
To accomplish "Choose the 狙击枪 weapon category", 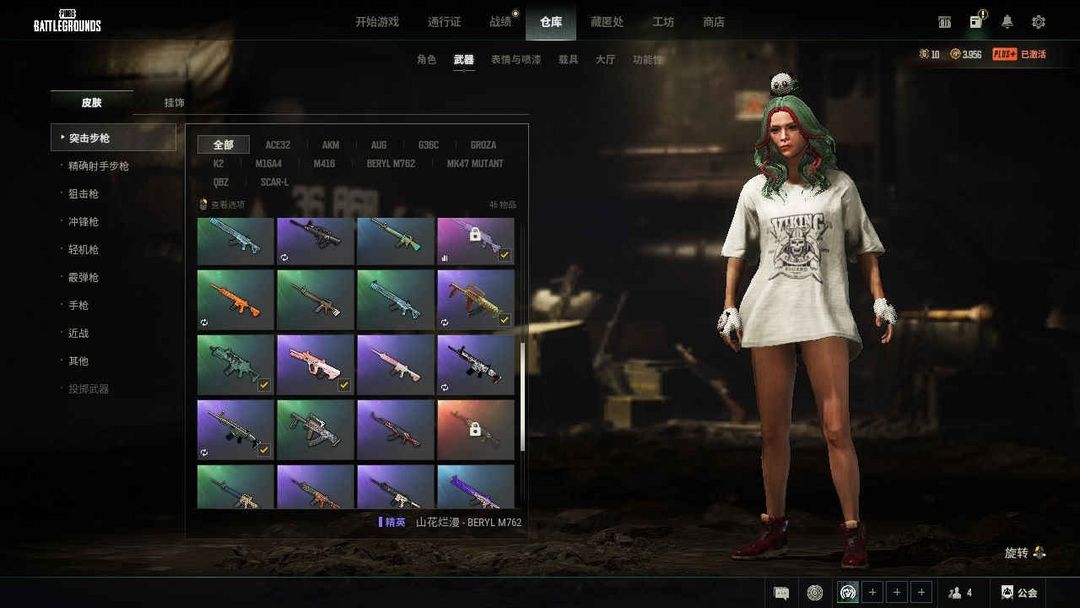I will coord(83,194).
